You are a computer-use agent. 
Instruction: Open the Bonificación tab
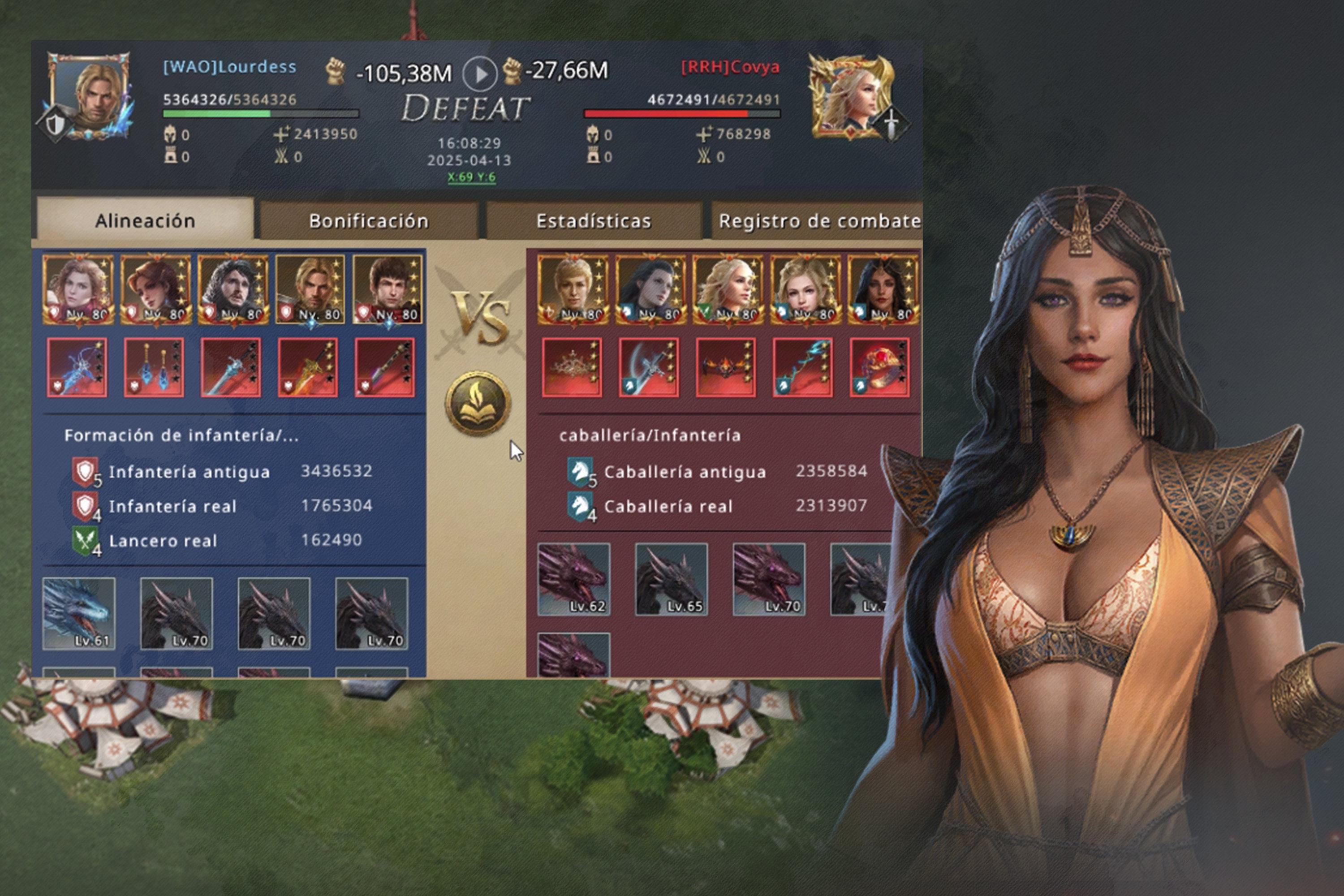369,220
